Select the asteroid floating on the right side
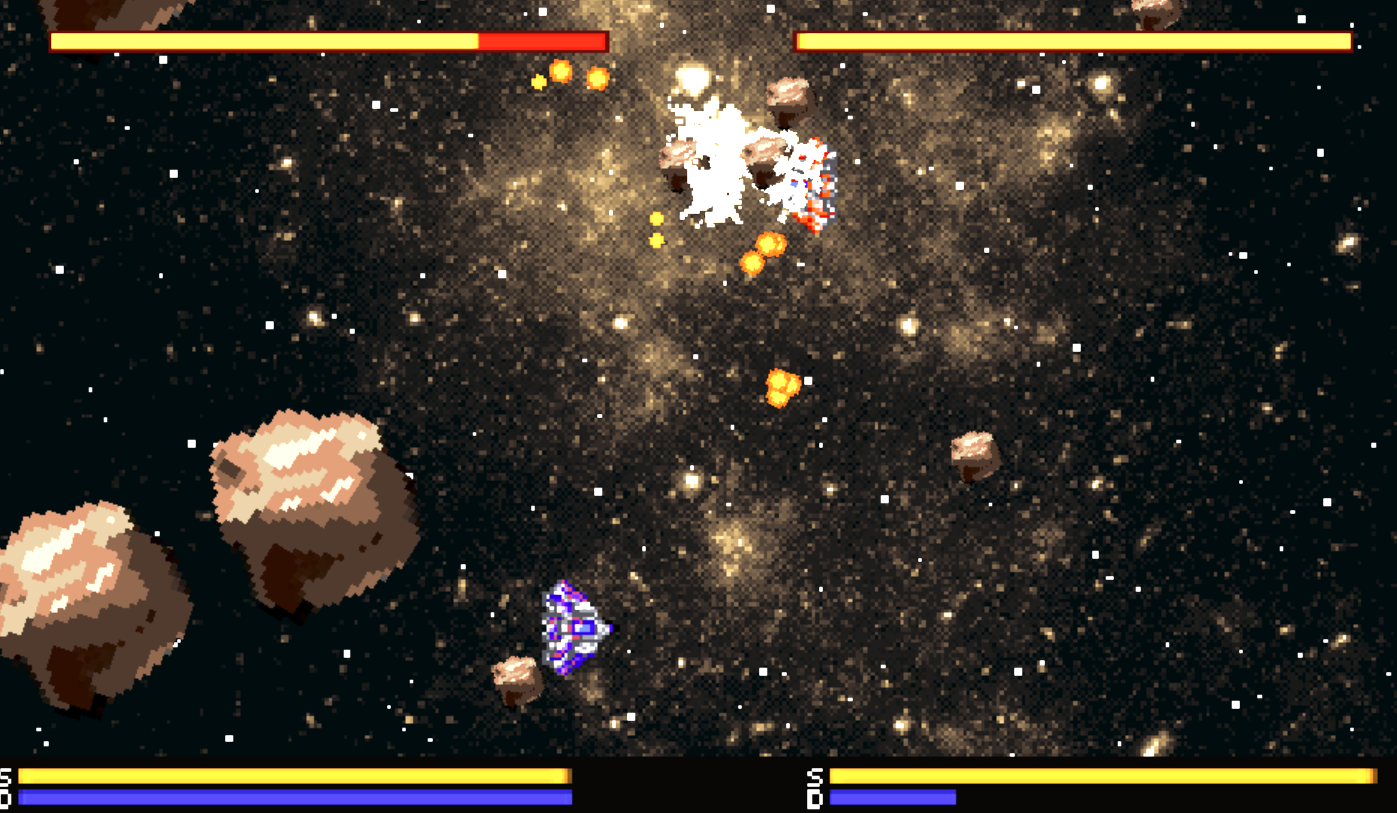 click(x=975, y=457)
